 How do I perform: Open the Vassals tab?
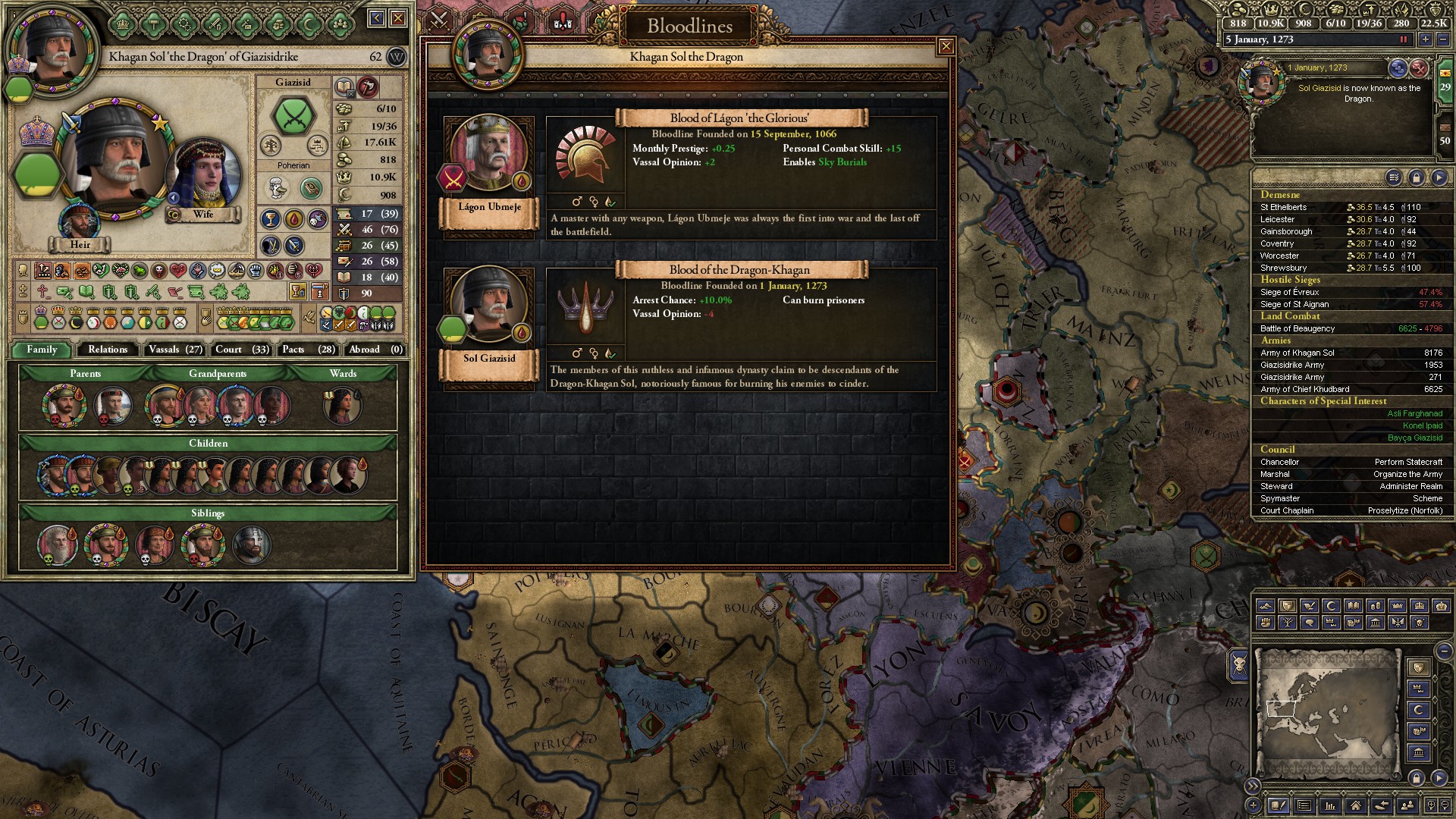pos(175,350)
